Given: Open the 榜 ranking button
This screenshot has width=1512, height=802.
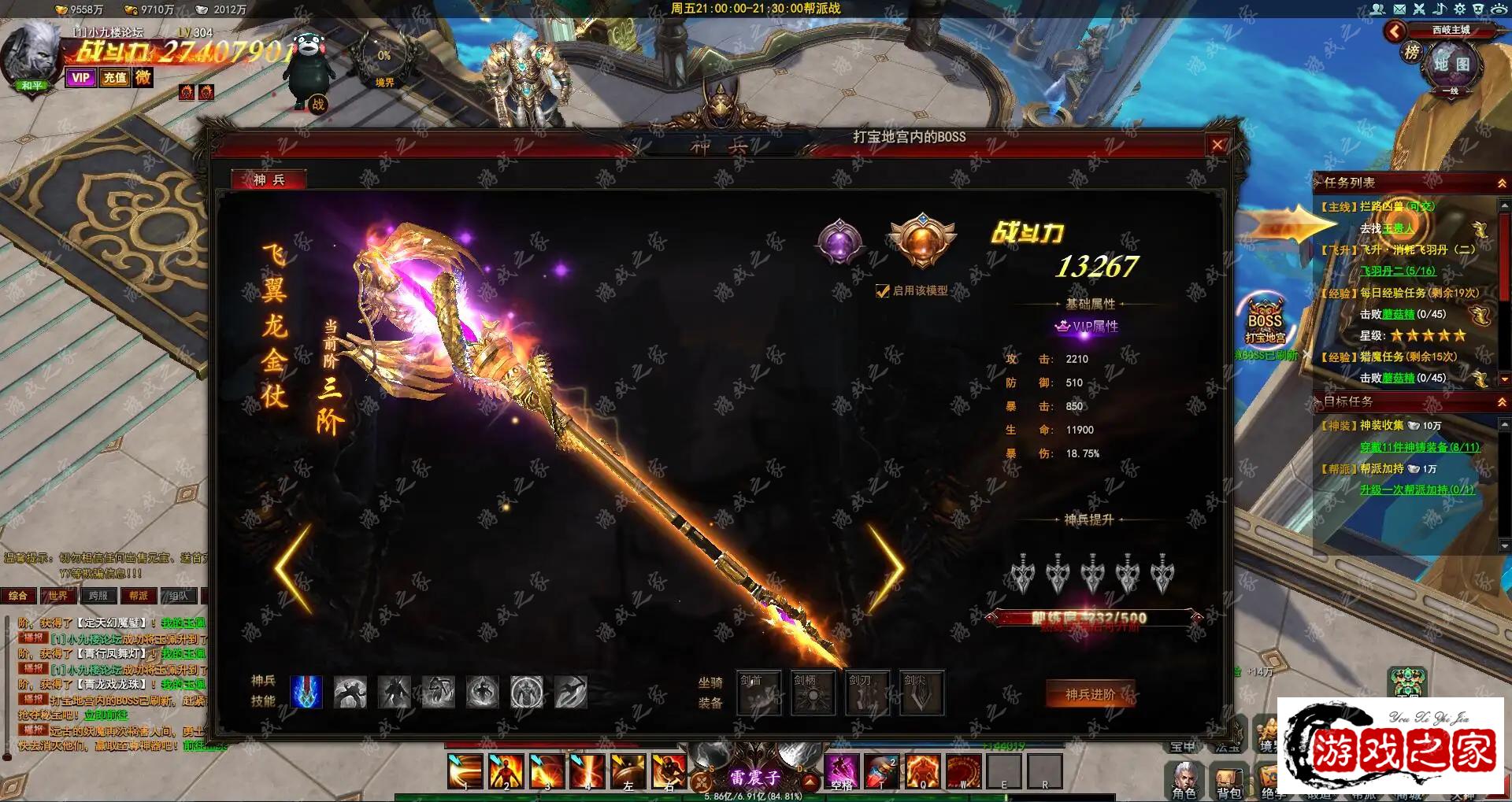Looking at the screenshot, I should click(x=1412, y=53).
